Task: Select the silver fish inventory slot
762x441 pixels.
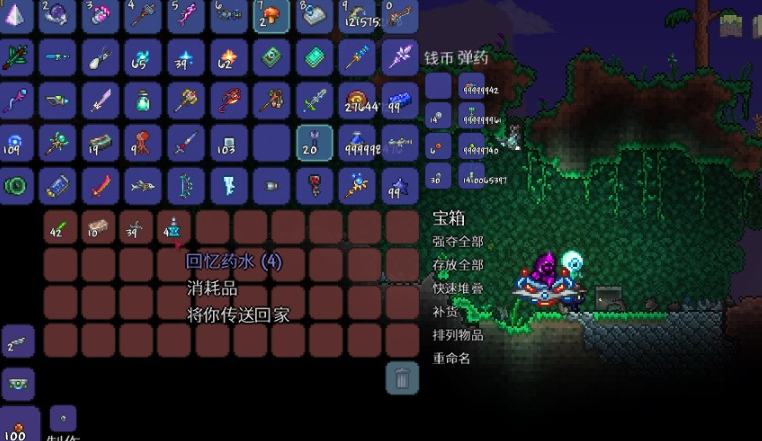Action: click(x=143, y=186)
